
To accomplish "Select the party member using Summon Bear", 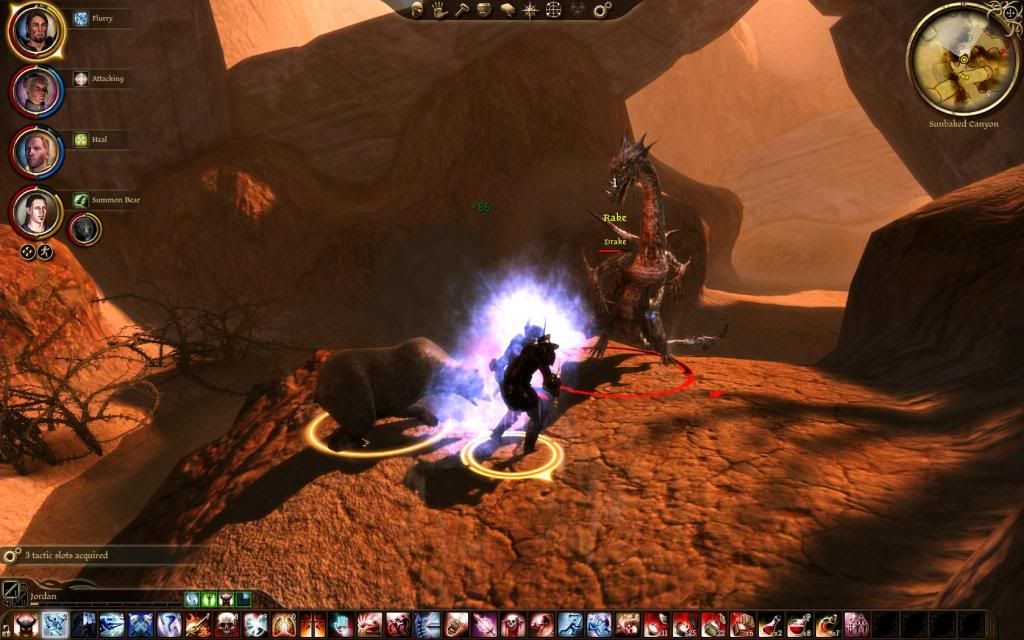I will 37,211.
